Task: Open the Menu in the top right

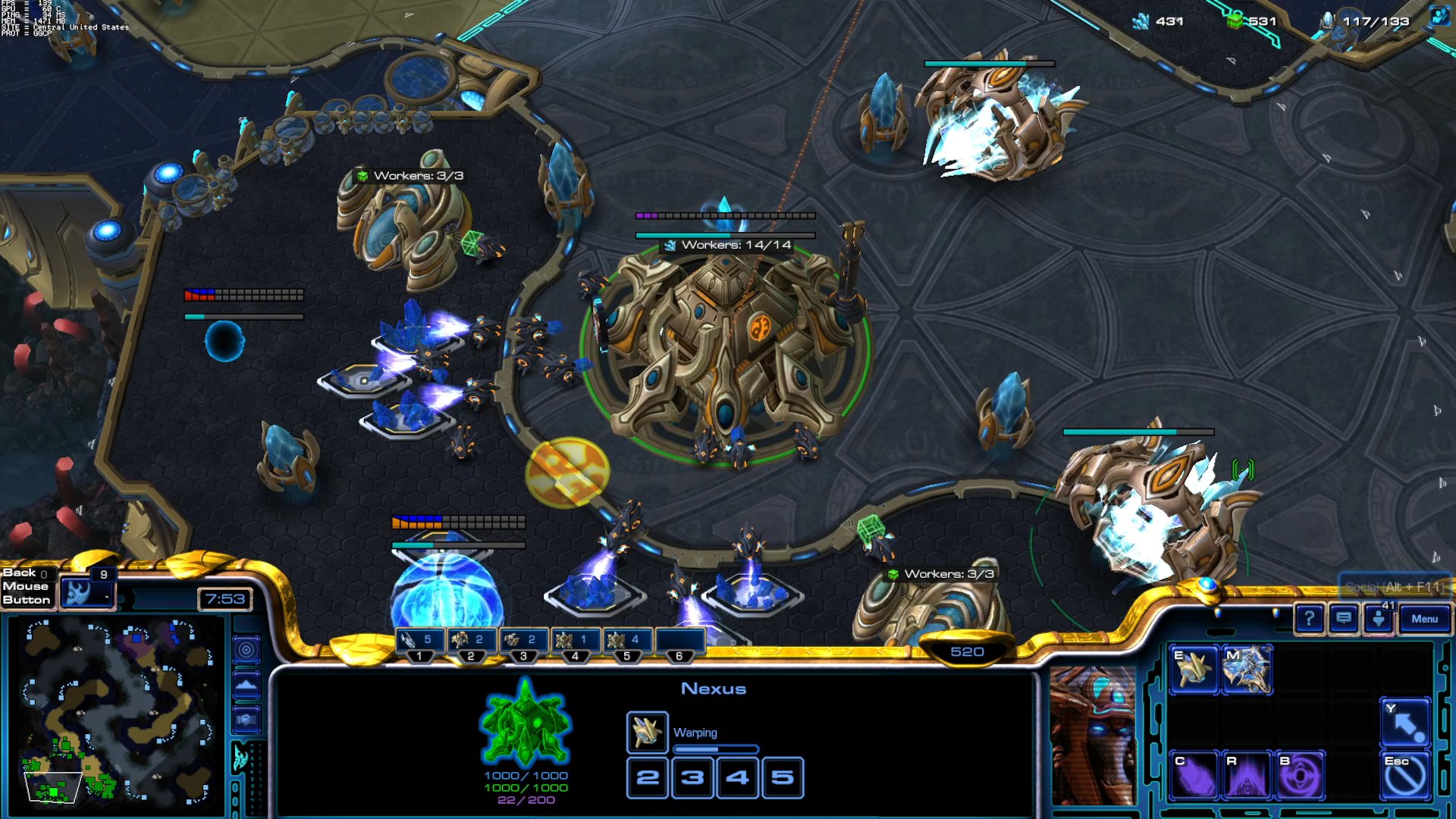Action: 1425,620
